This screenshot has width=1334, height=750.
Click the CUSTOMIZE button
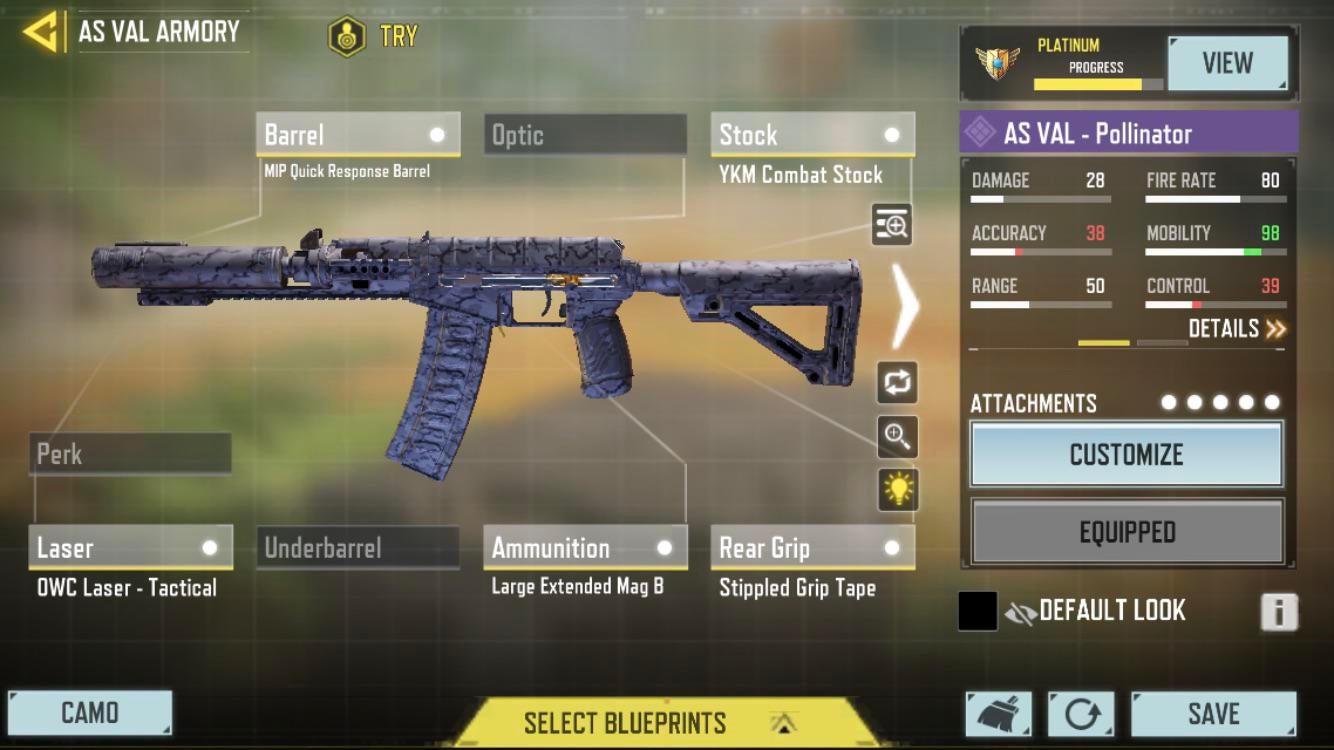pos(1126,455)
